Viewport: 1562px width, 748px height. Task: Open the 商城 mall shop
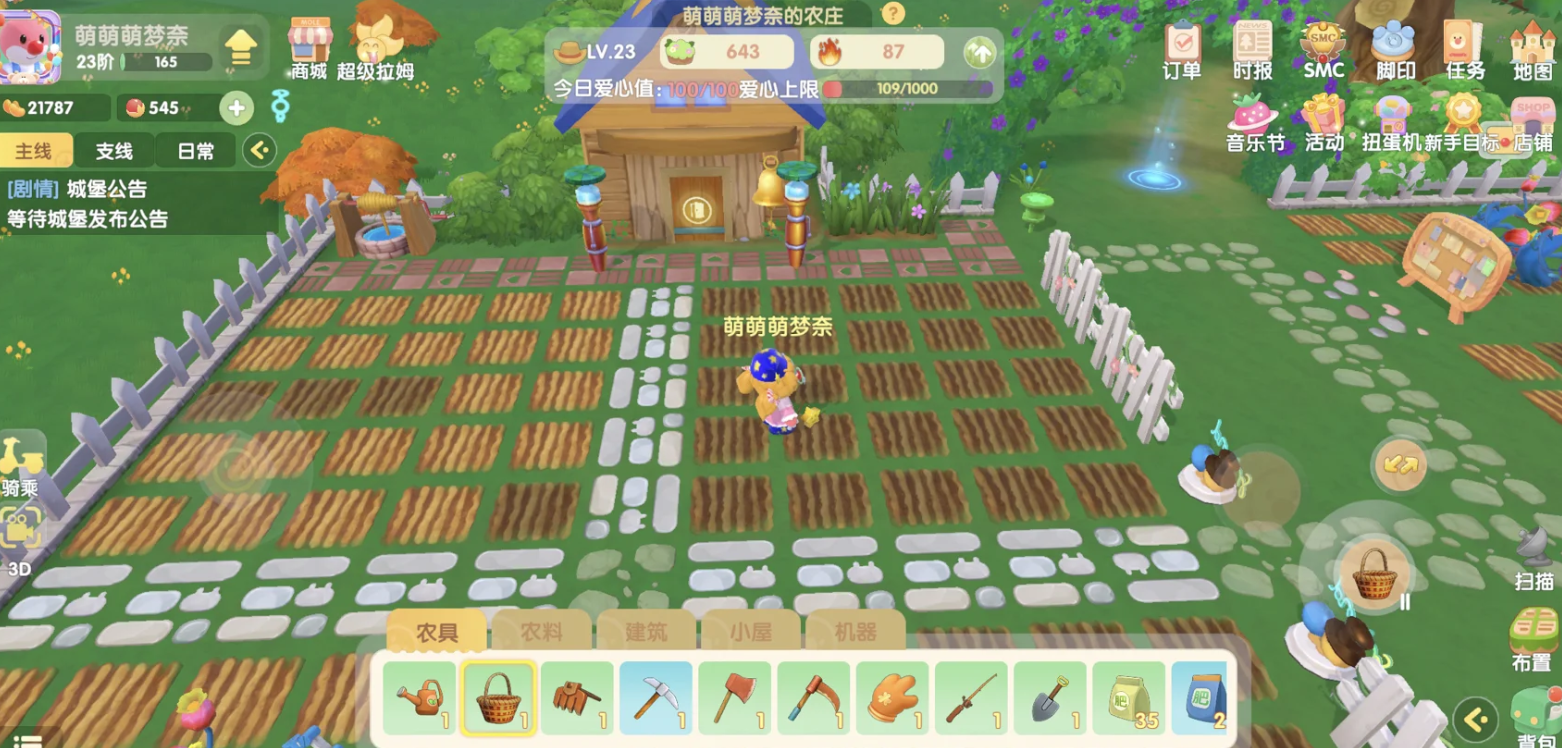pyautogui.click(x=309, y=47)
